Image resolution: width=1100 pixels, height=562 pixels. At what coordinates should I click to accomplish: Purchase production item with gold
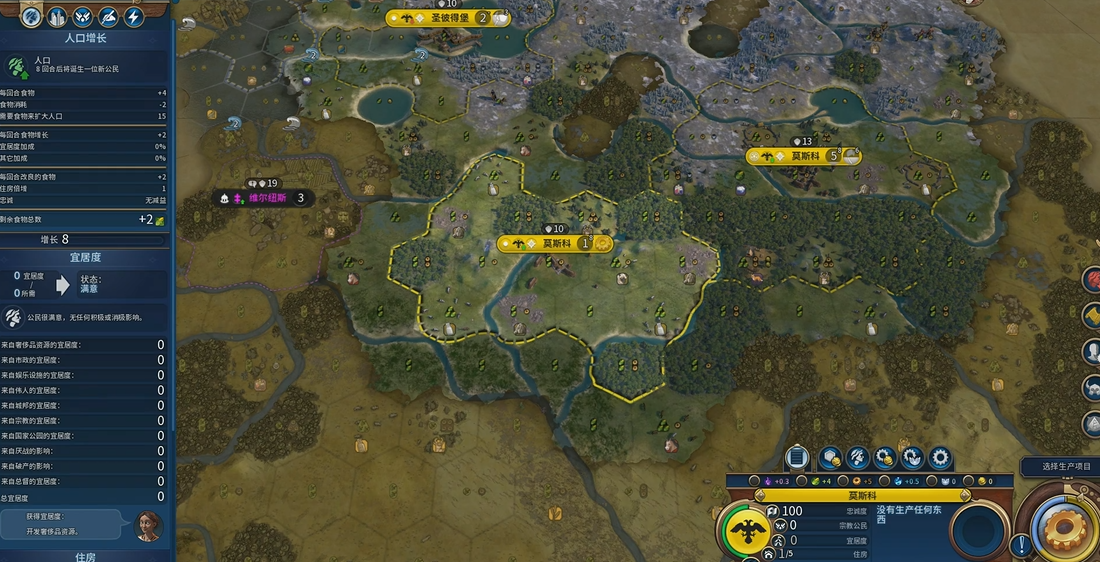884,458
